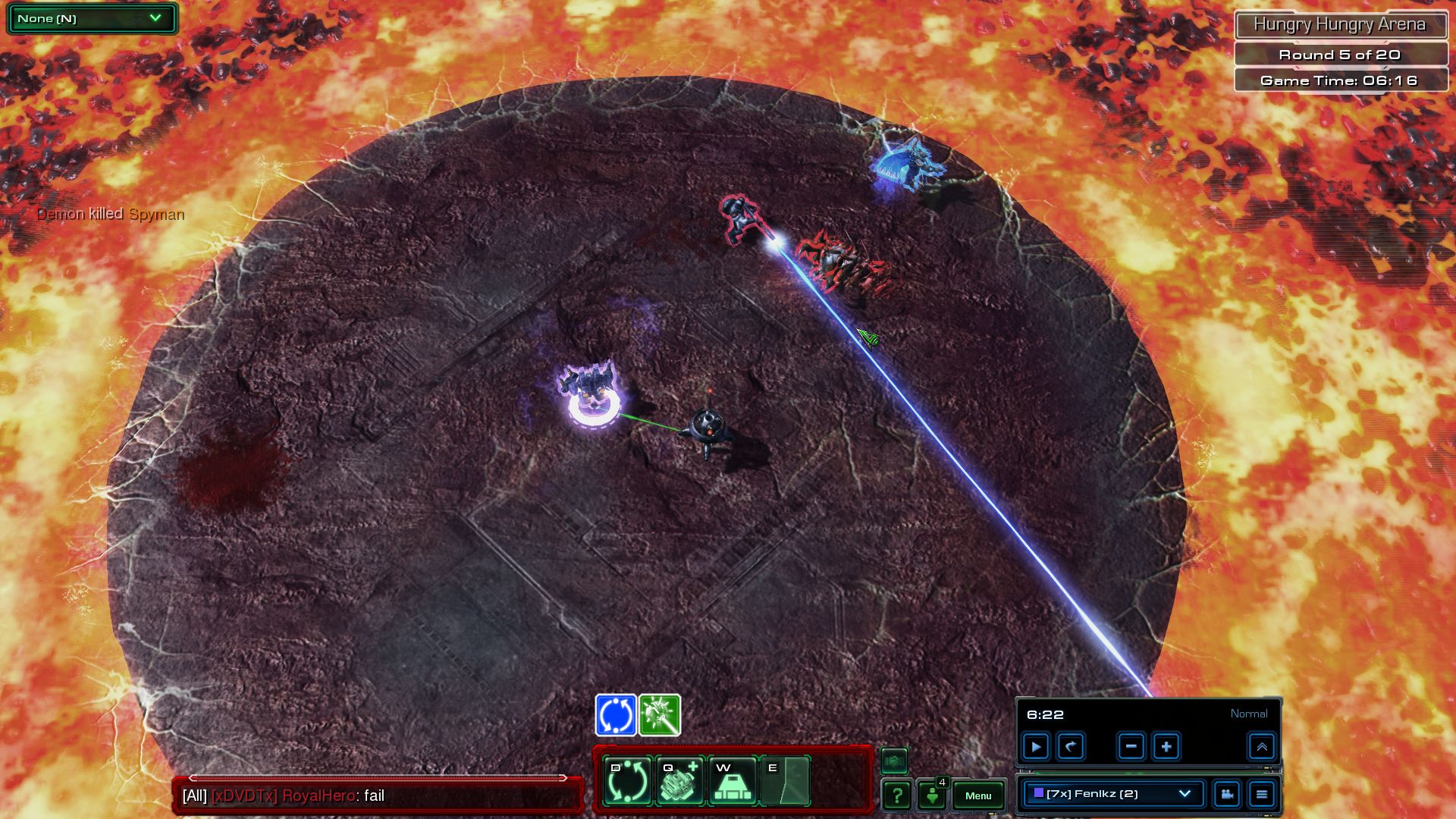Increase replay speed with plus button
The image size is (1456, 819).
(1166, 747)
